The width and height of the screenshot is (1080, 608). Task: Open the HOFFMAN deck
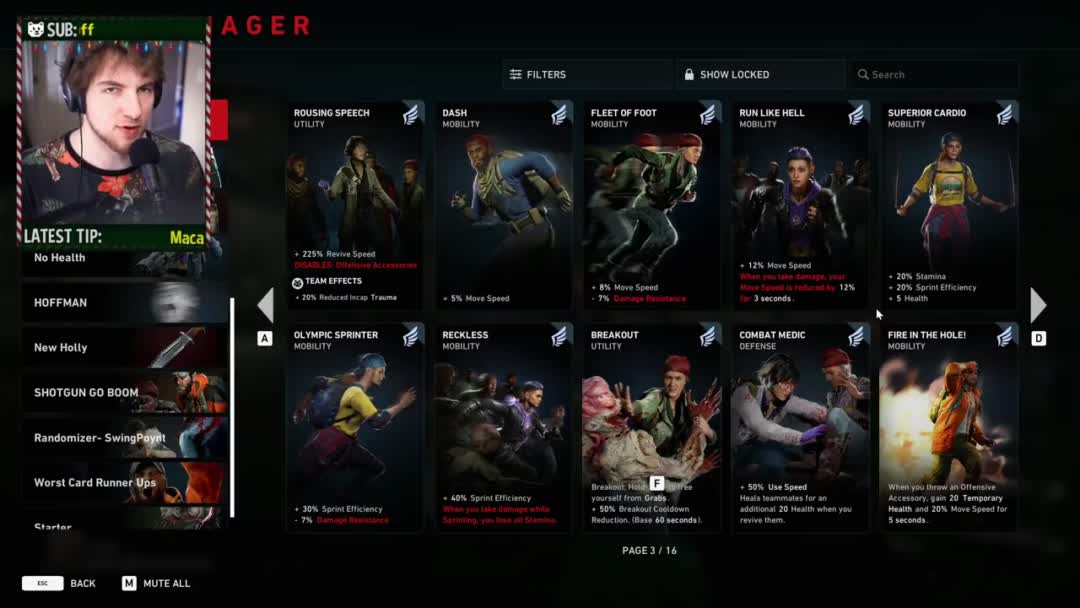[125, 302]
